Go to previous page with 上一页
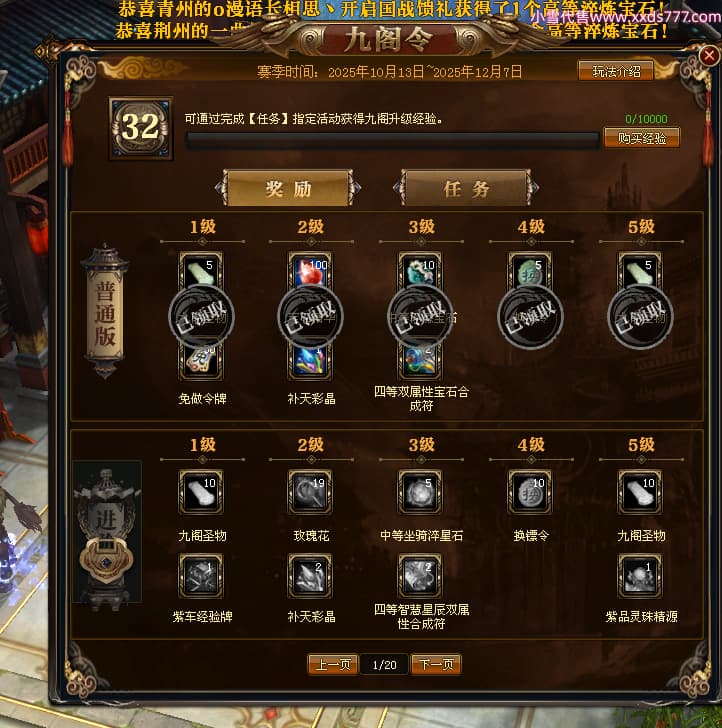This screenshot has width=722, height=728. click(331, 664)
